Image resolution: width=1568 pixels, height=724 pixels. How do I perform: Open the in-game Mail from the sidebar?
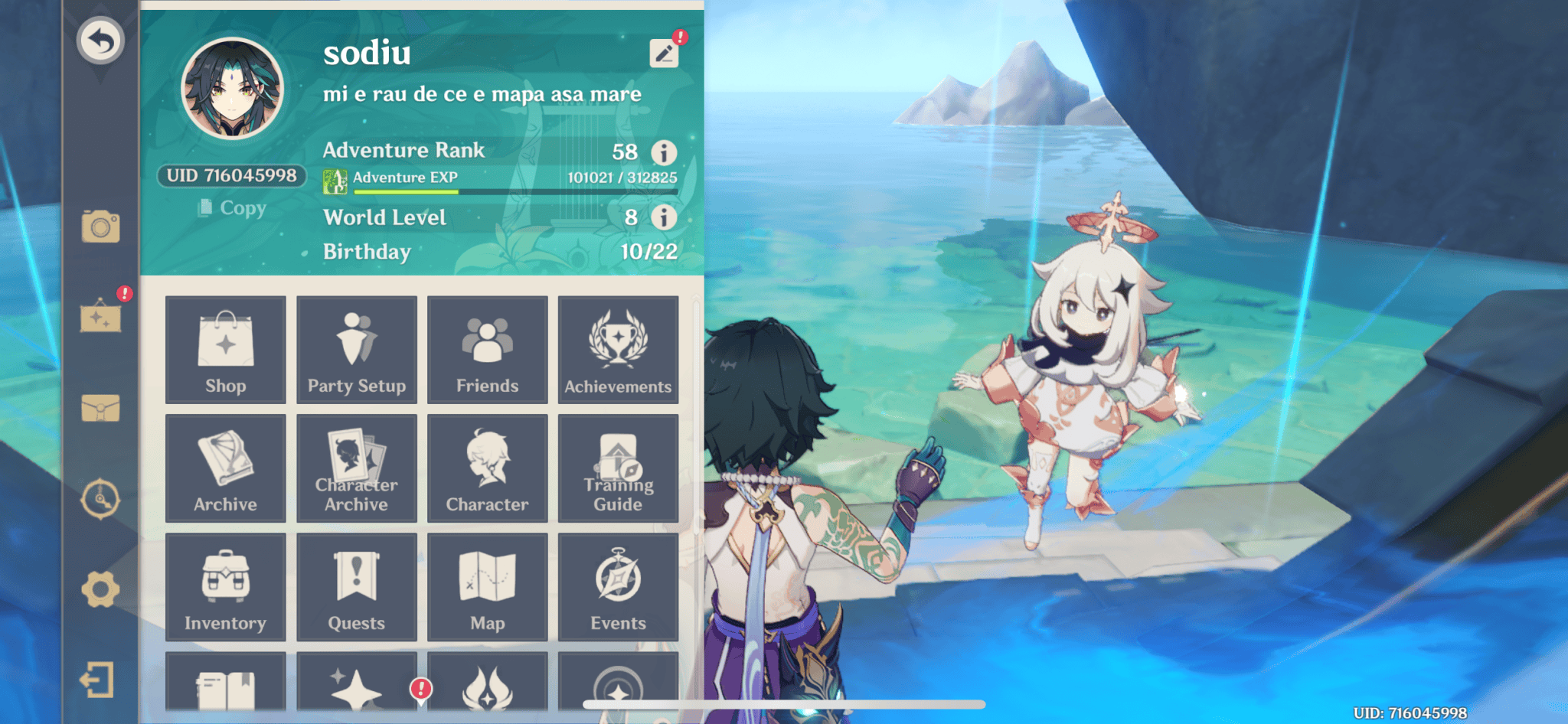click(x=102, y=408)
